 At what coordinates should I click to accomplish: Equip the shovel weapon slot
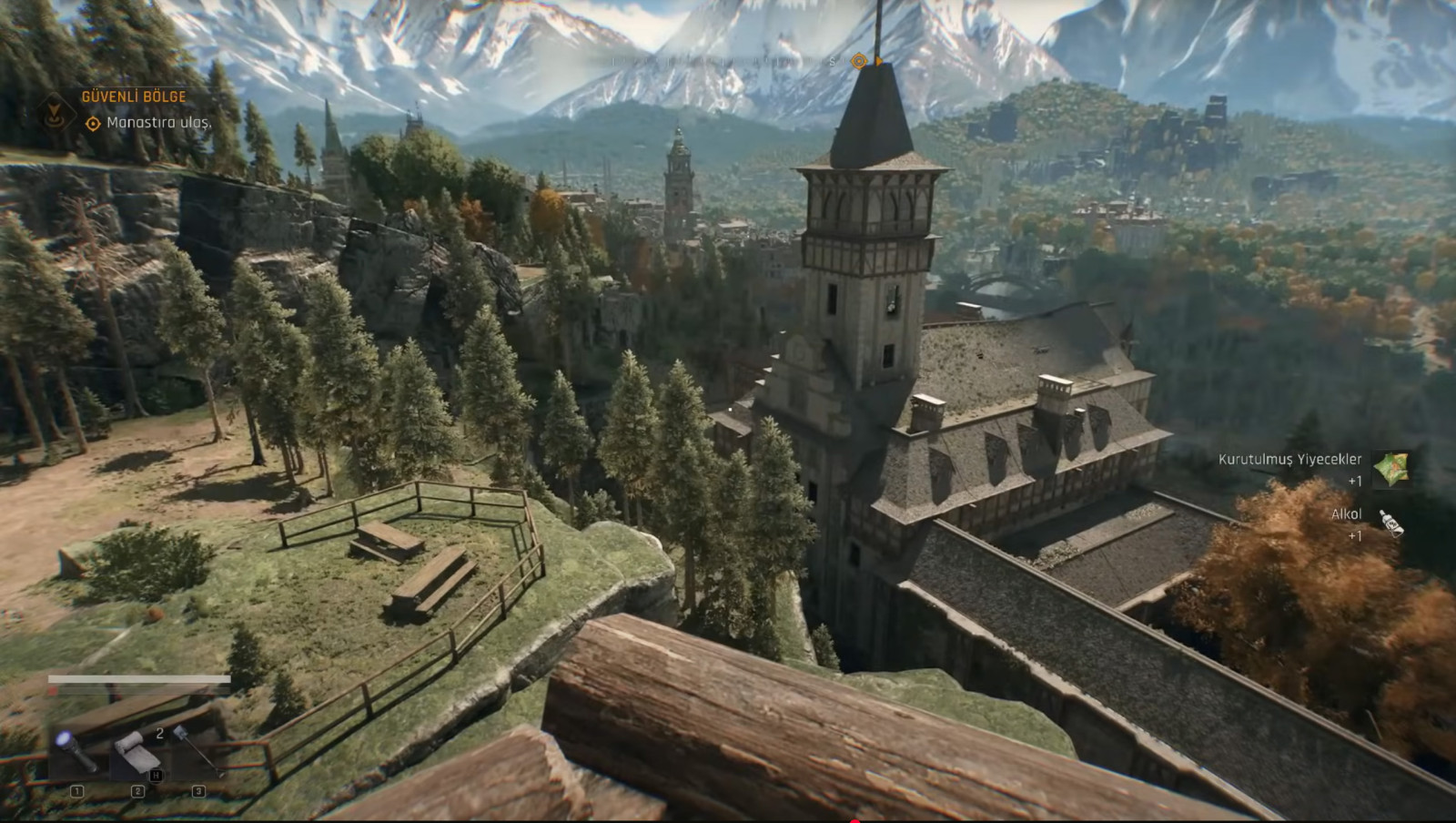pyautogui.click(x=197, y=749)
